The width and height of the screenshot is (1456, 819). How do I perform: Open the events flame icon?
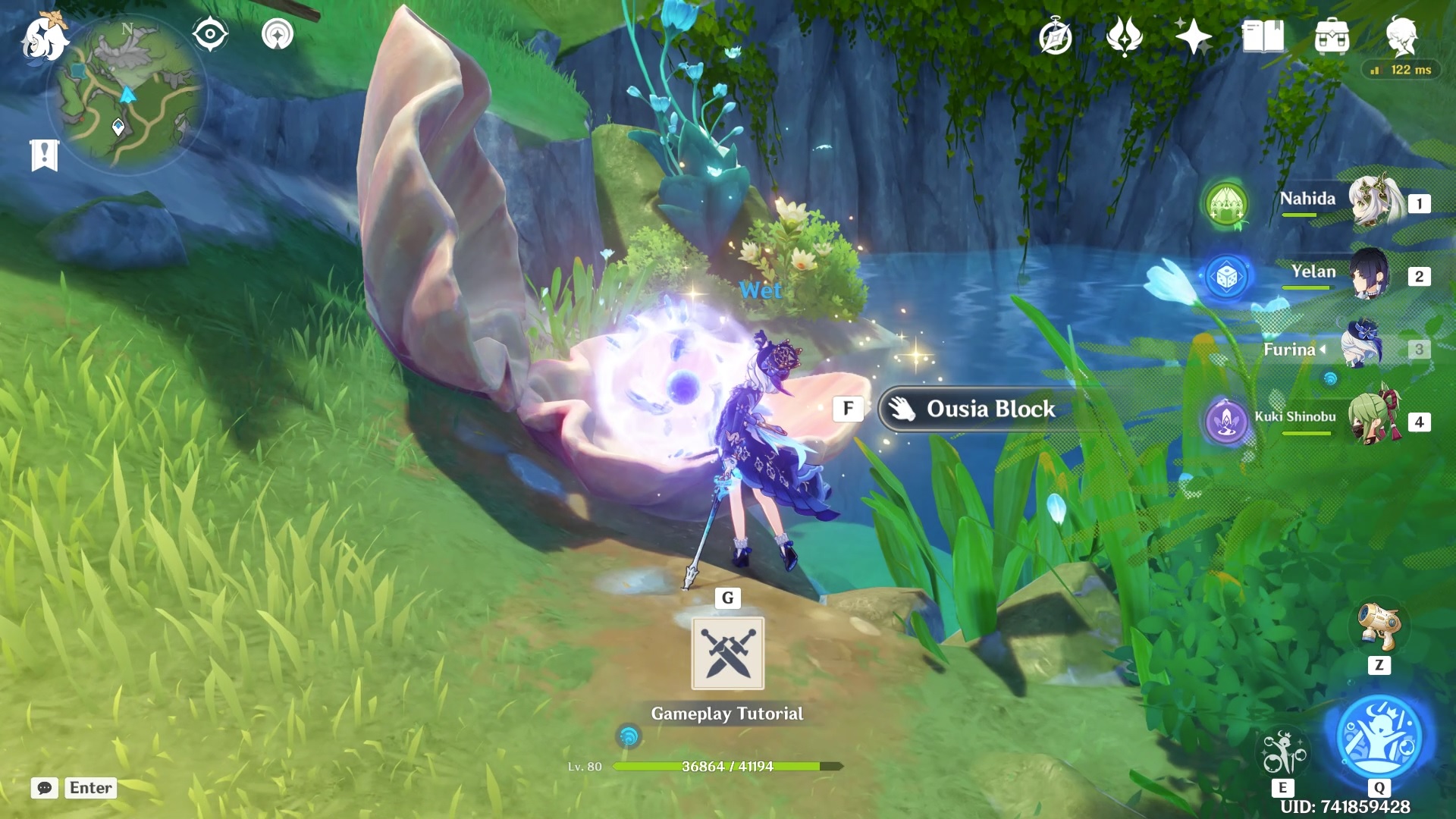click(x=1124, y=36)
